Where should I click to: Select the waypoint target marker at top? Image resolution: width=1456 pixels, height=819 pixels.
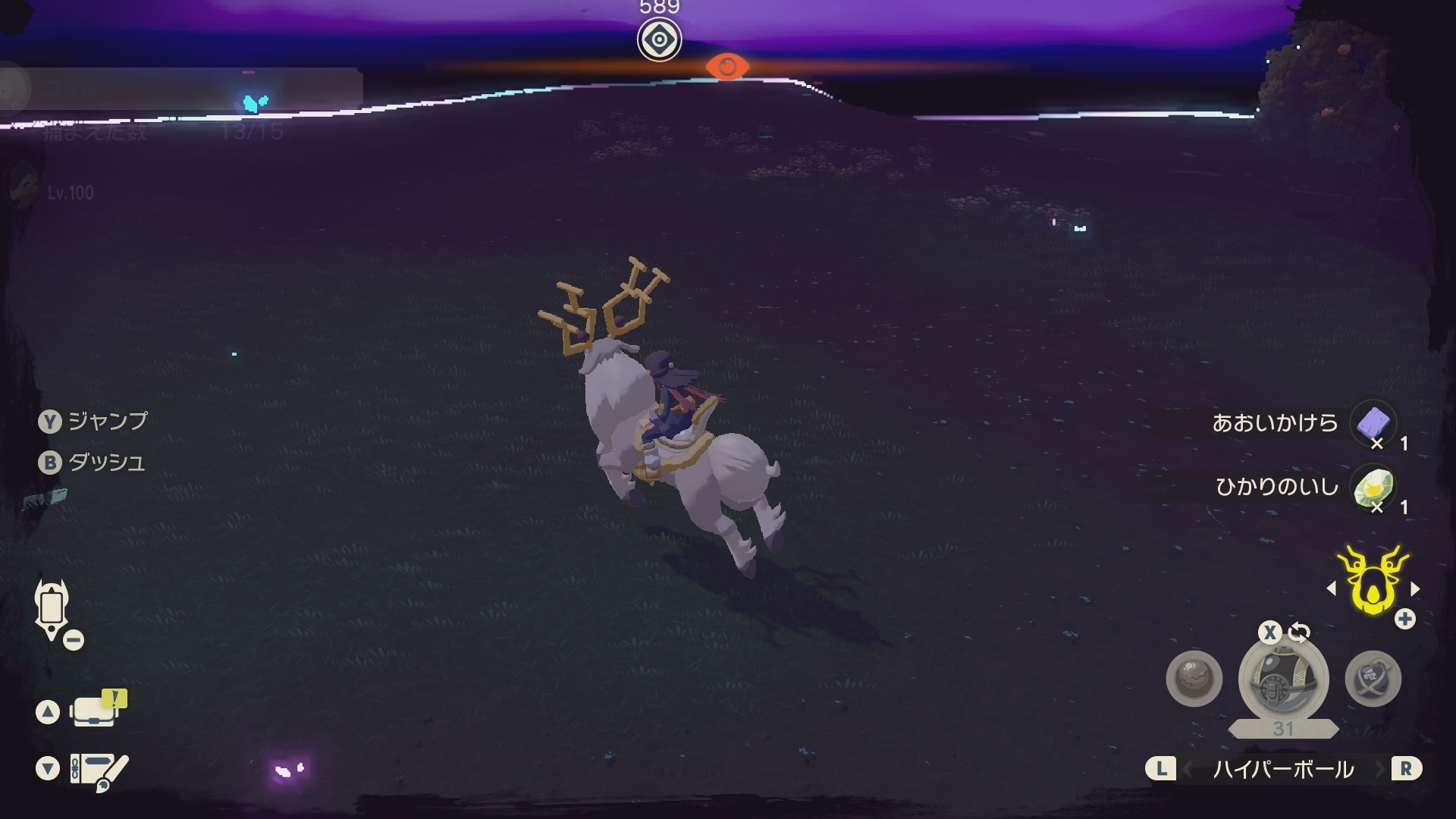click(x=659, y=39)
